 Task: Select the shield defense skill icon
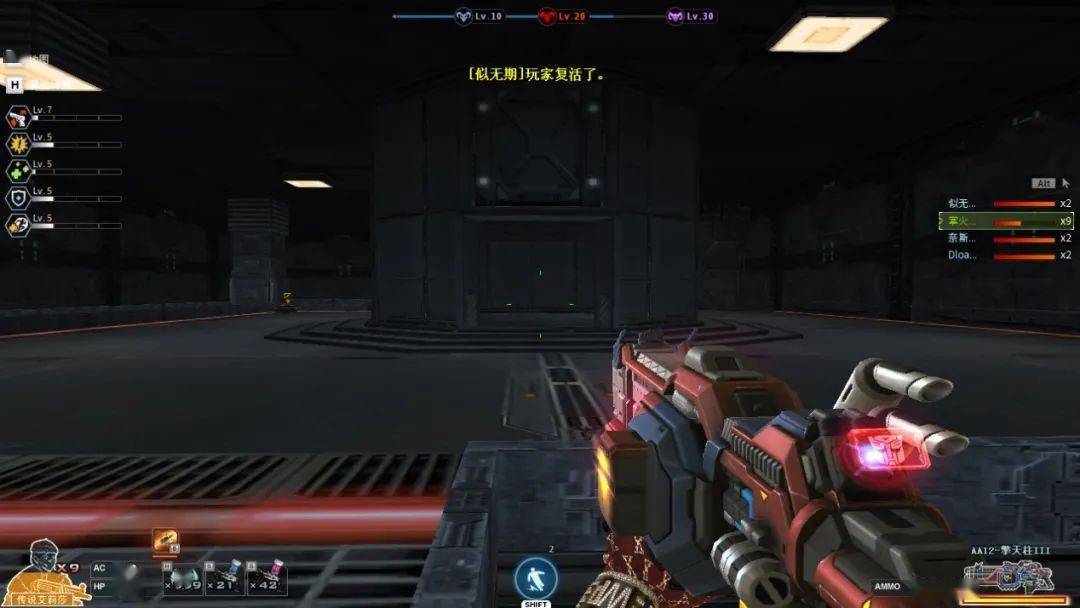pyautogui.click(x=16, y=198)
